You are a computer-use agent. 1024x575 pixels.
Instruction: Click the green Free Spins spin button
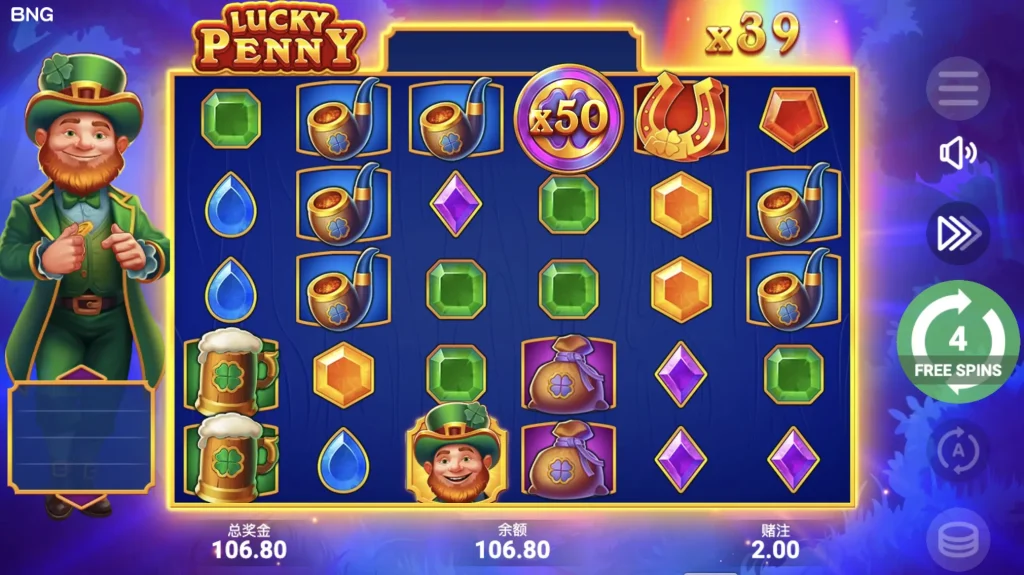coord(957,342)
